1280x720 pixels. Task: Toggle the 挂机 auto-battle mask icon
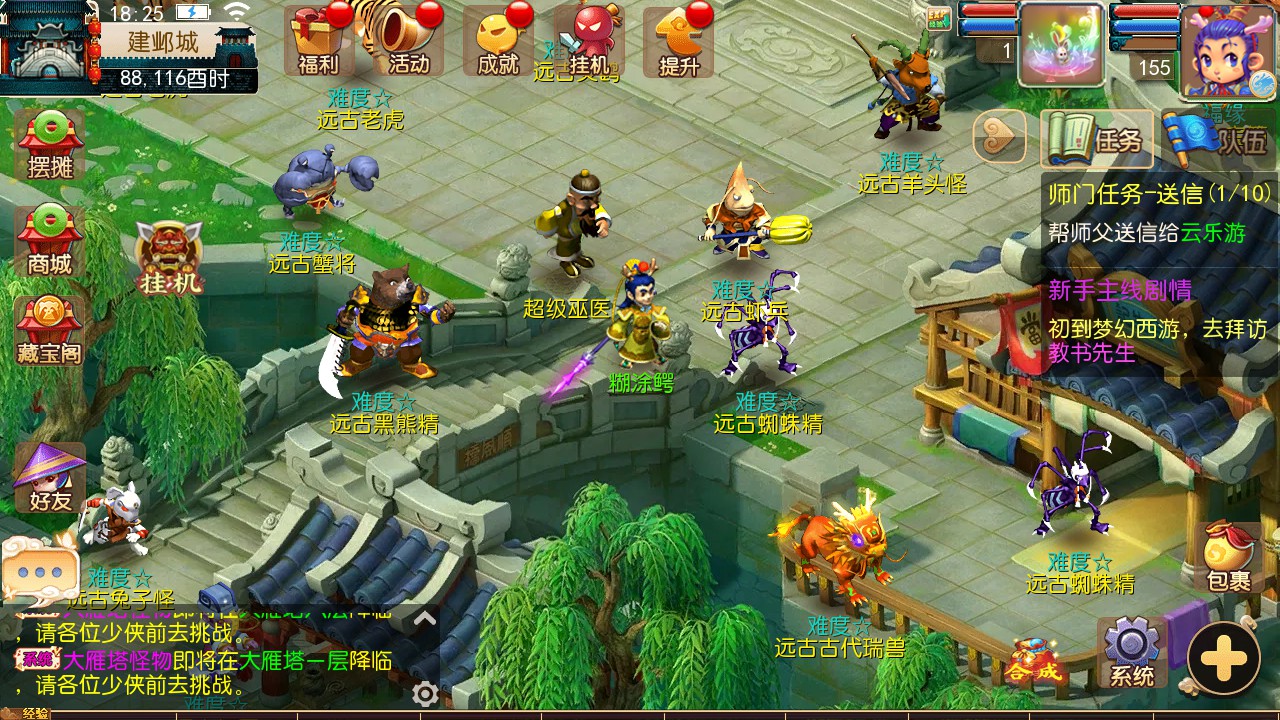tap(169, 258)
